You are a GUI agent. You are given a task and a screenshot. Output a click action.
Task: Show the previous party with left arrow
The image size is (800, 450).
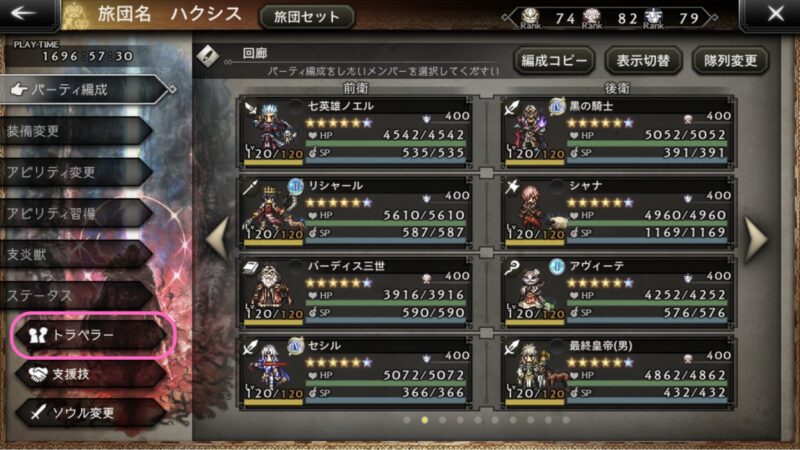pyautogui.click(x=216, y=238)
